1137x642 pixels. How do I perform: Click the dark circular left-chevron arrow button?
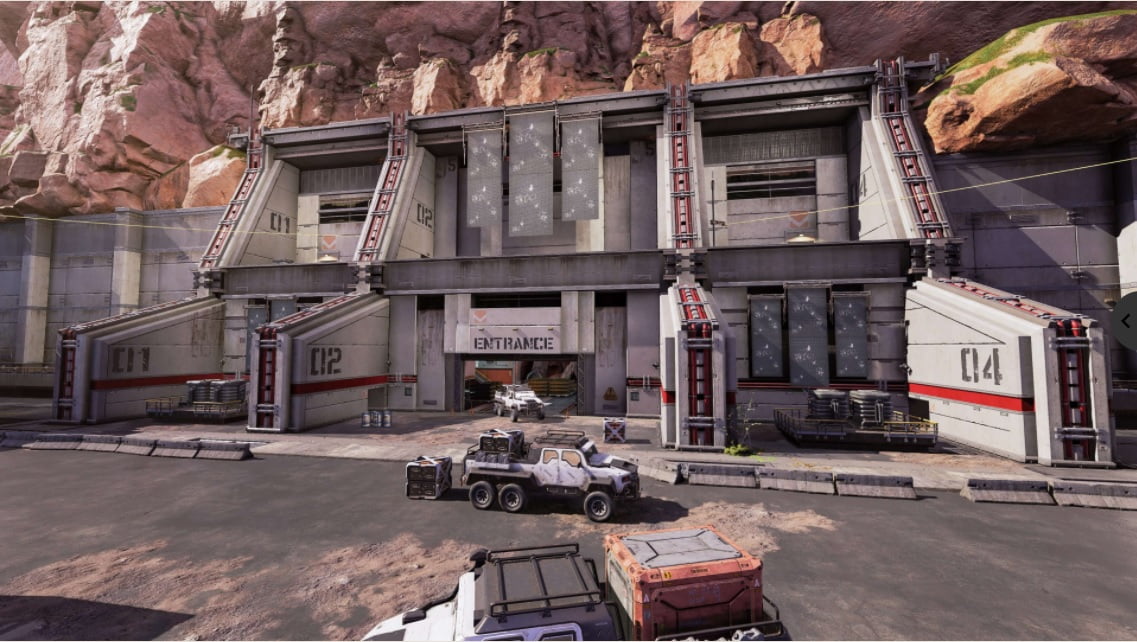pos(1127,321)
